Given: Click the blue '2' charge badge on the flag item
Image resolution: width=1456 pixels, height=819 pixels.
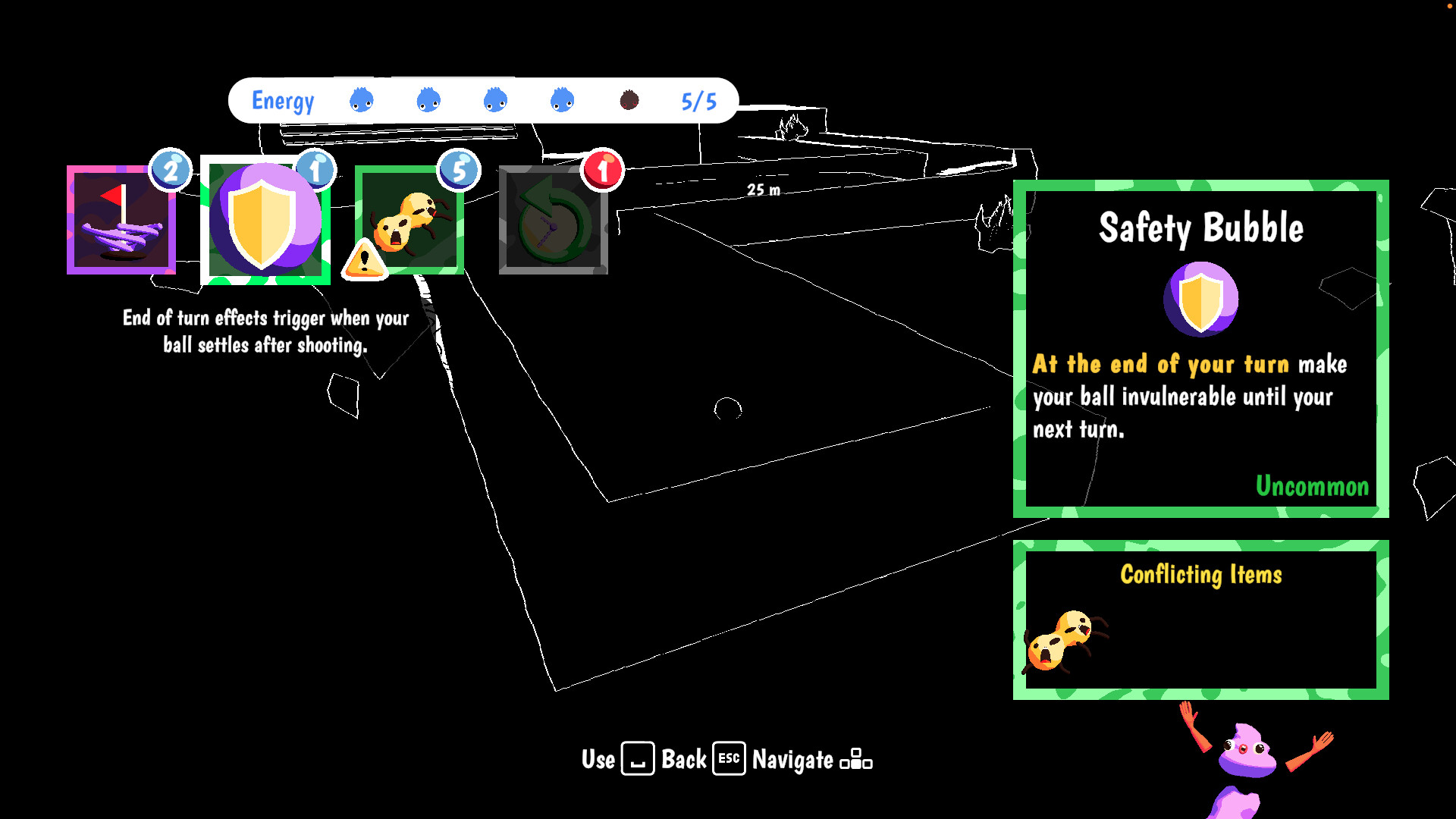Looking at the screenshot, I should (171, 169).
